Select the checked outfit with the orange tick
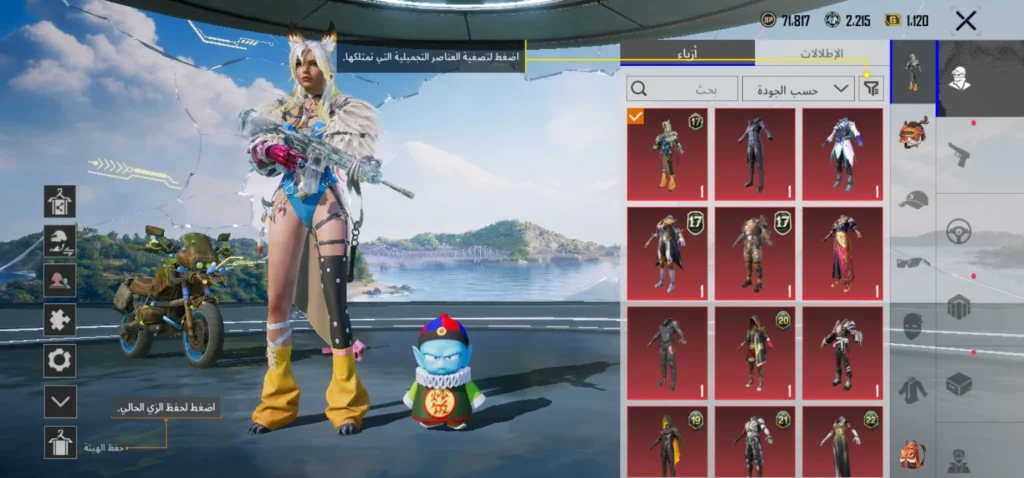Viewport: 1024px width, 478px height. pyautogui.click(x=667, y=154)
